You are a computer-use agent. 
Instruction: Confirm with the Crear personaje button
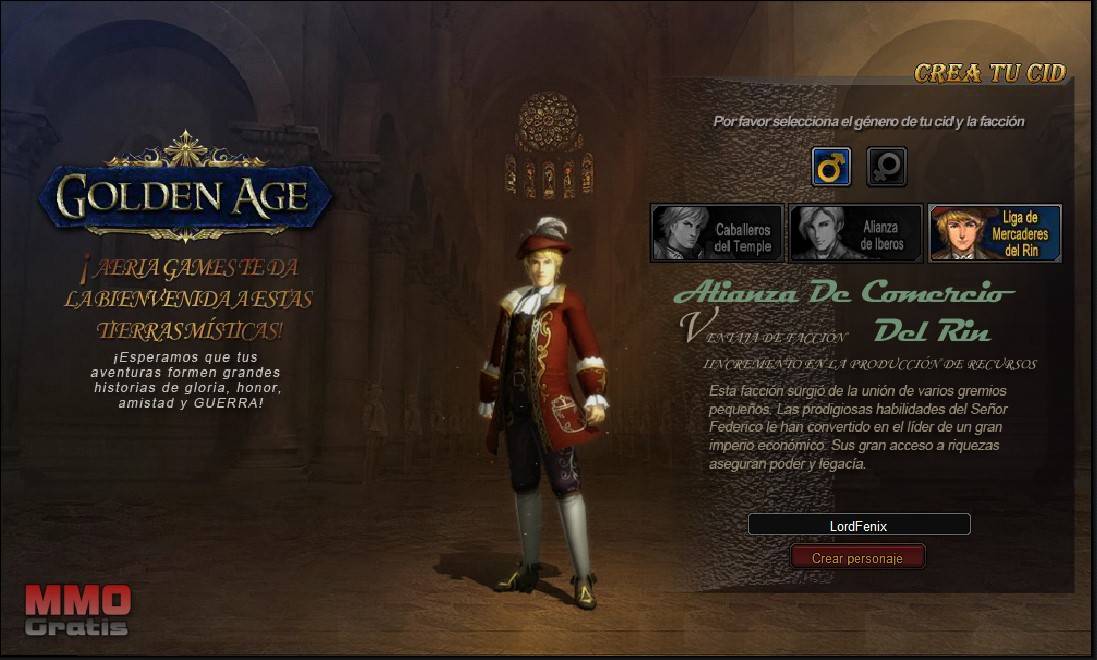click(x=857, y=558)
